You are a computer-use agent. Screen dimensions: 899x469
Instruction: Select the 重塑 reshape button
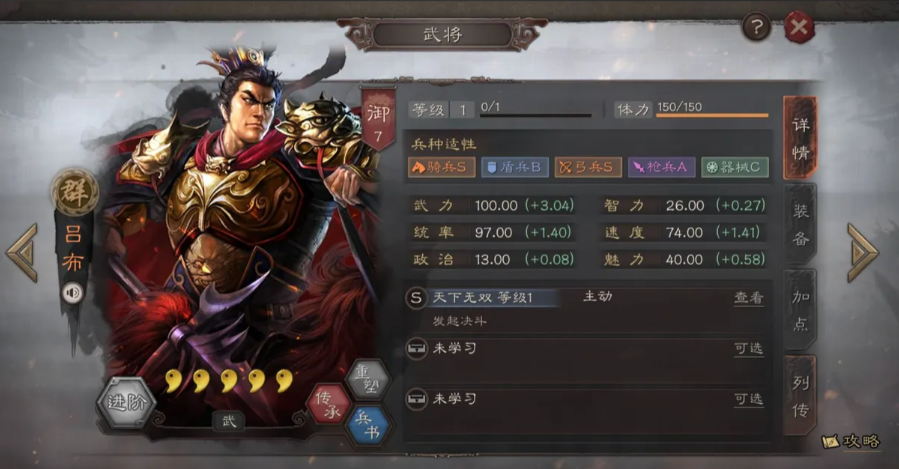pos(366,380)
